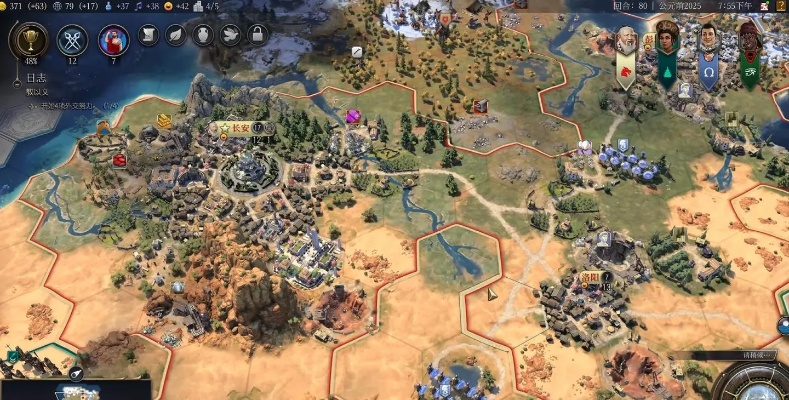The image size is (789, 400).
Task: Click the padlock unlocks button
Action: click(257, 36)
